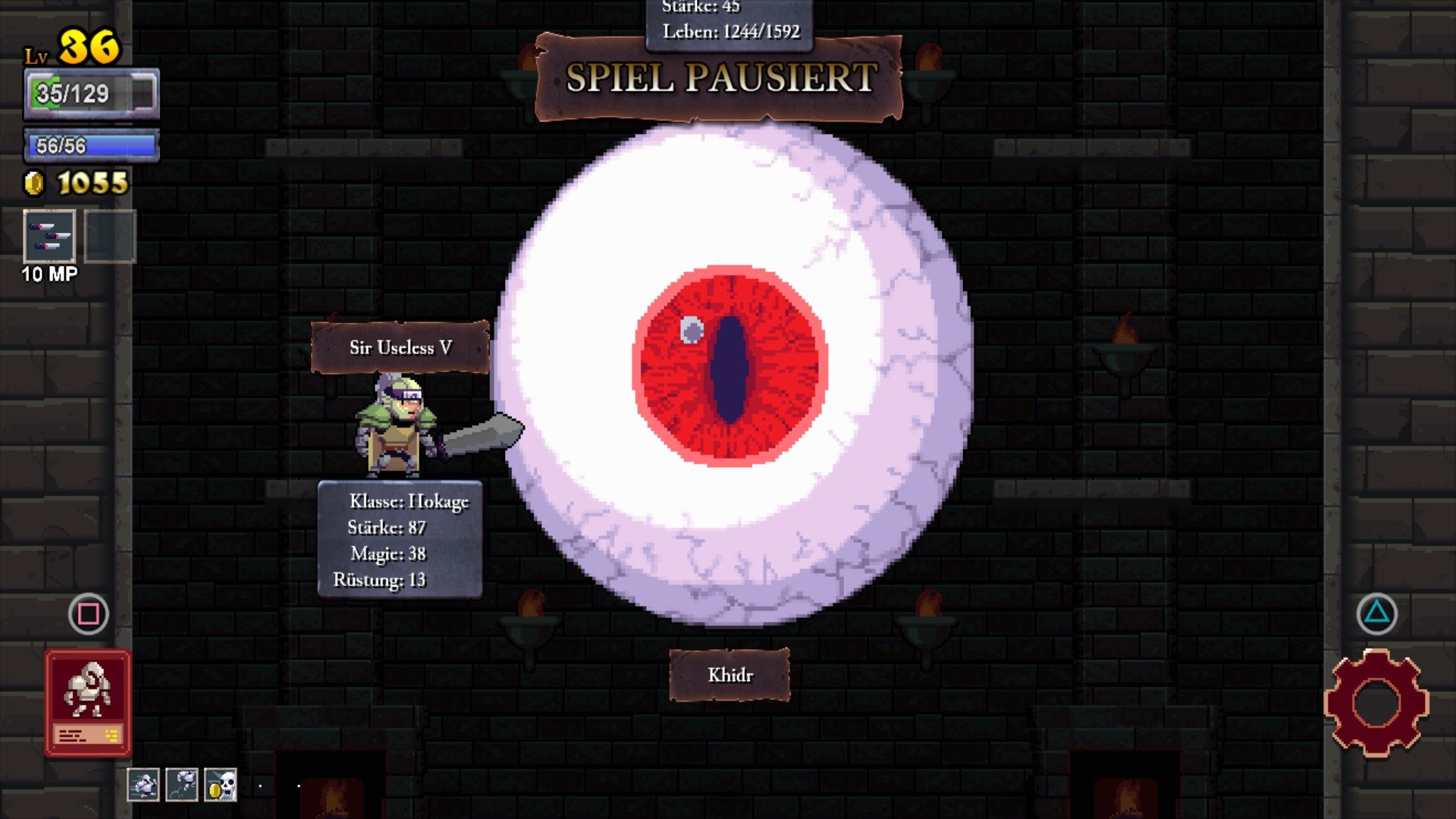The image size is (1456, 819).
Task: Click the empty secondary item slot
Action: click(x=109, y=236)
